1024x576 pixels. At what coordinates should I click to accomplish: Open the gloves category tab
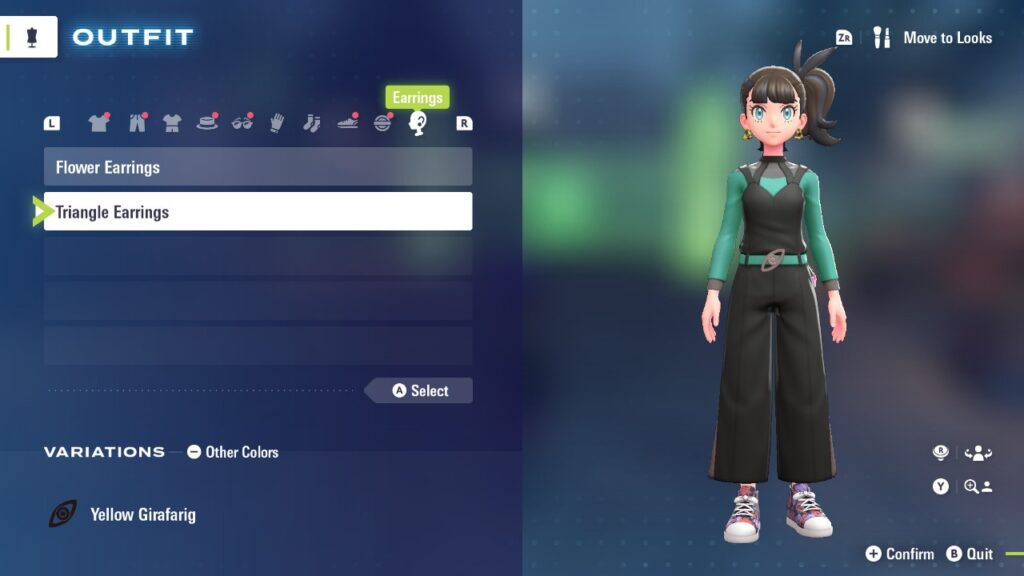[x=277, y=123]
